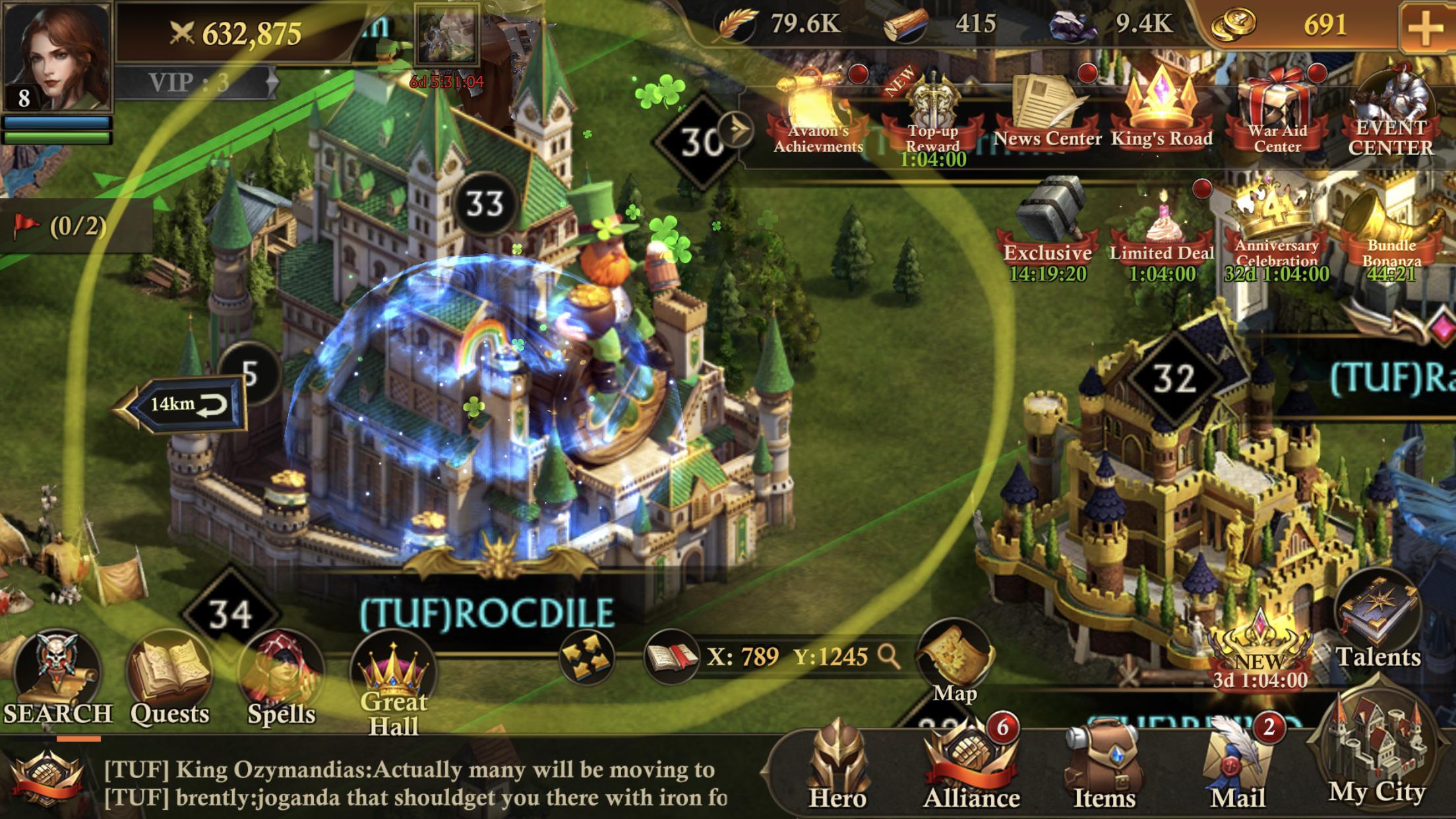Open the Talents book

click(1377, 626)
